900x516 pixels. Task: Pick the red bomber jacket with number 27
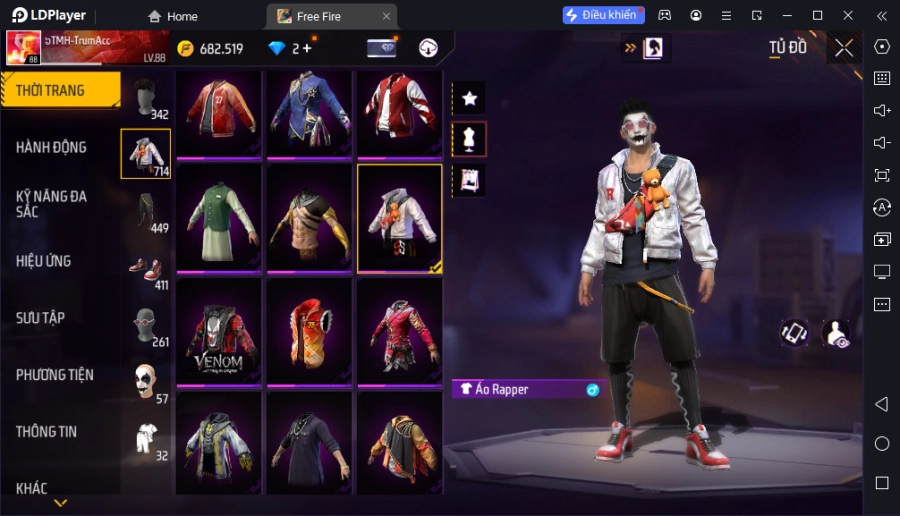(219, 112)
